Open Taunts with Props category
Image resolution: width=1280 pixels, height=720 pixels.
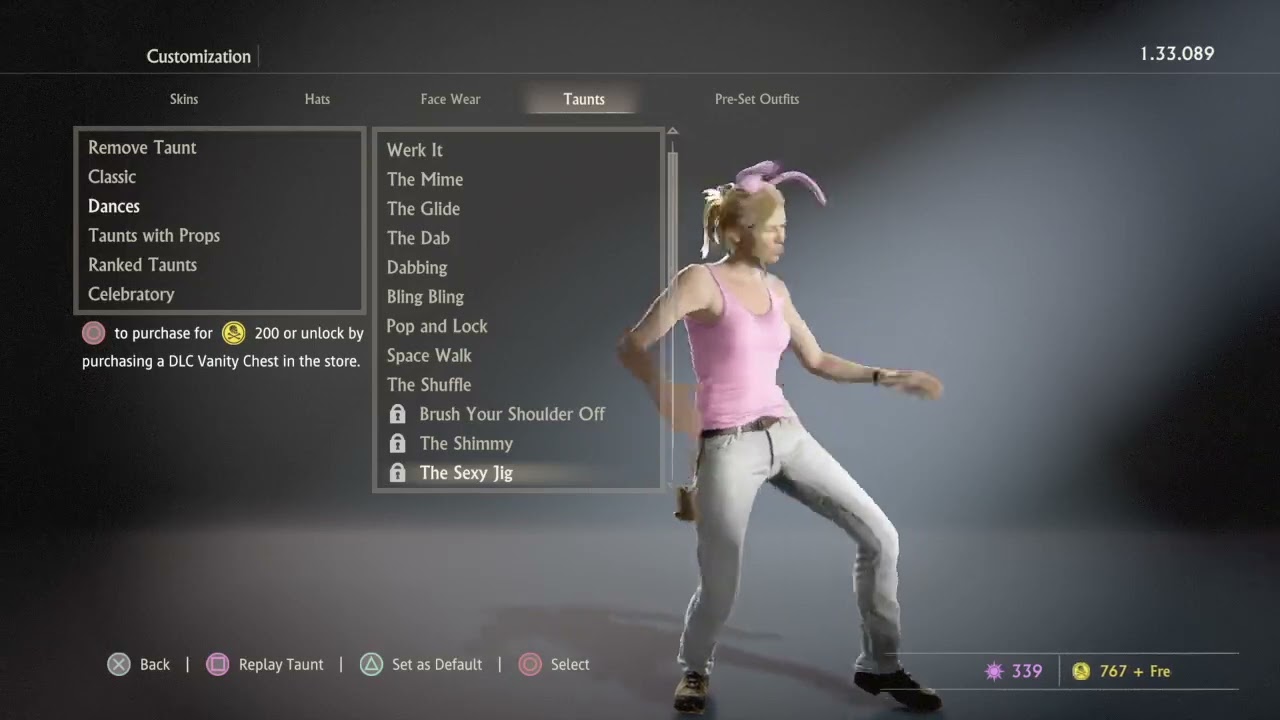coord(154,236)
